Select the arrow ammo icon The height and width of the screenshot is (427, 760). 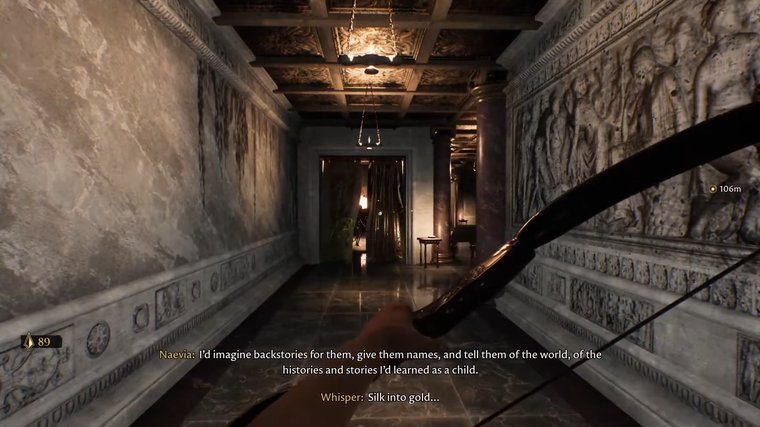coord(29,342)
